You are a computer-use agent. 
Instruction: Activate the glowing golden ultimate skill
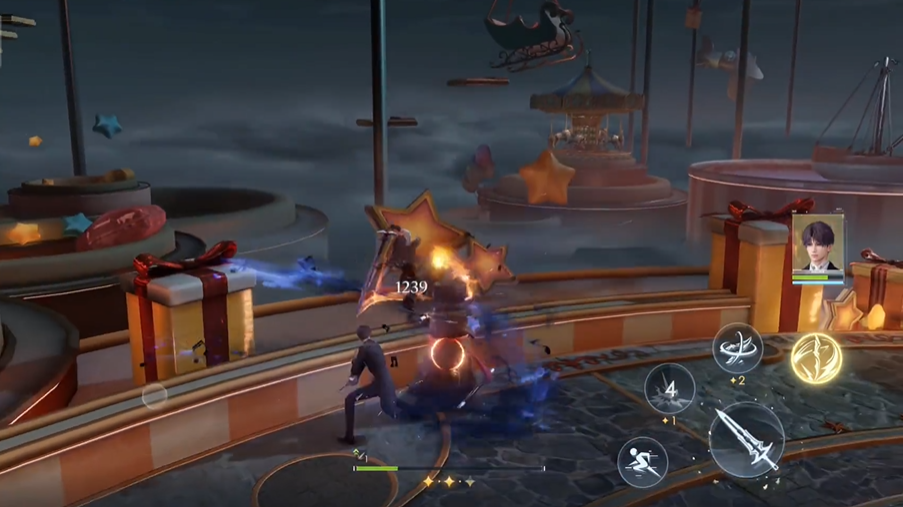point(816,357)
